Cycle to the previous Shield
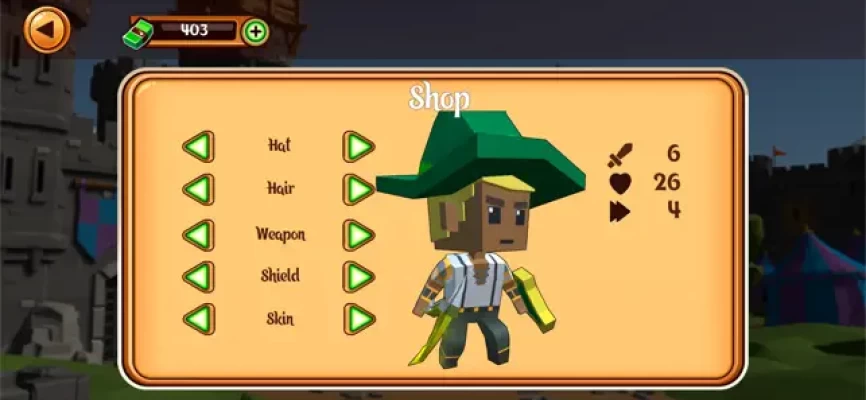The height and width of the screenshot is (400, 866). click(198, 276)
